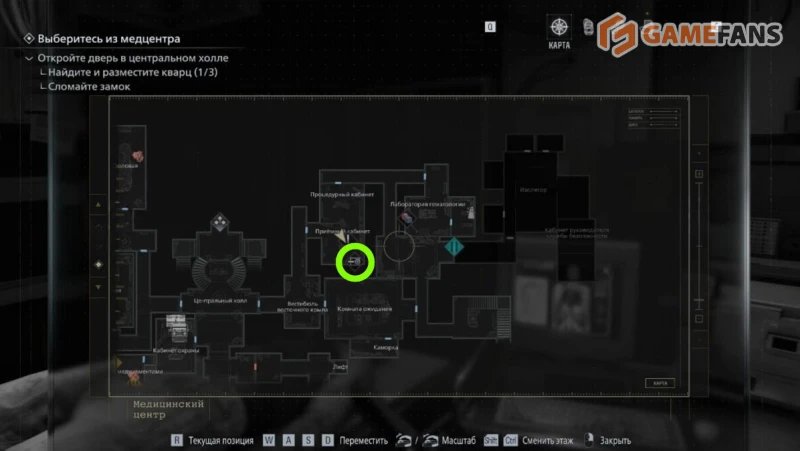
Task: Select the dice-shaped marker above the central hall
Action: [217, 222]
